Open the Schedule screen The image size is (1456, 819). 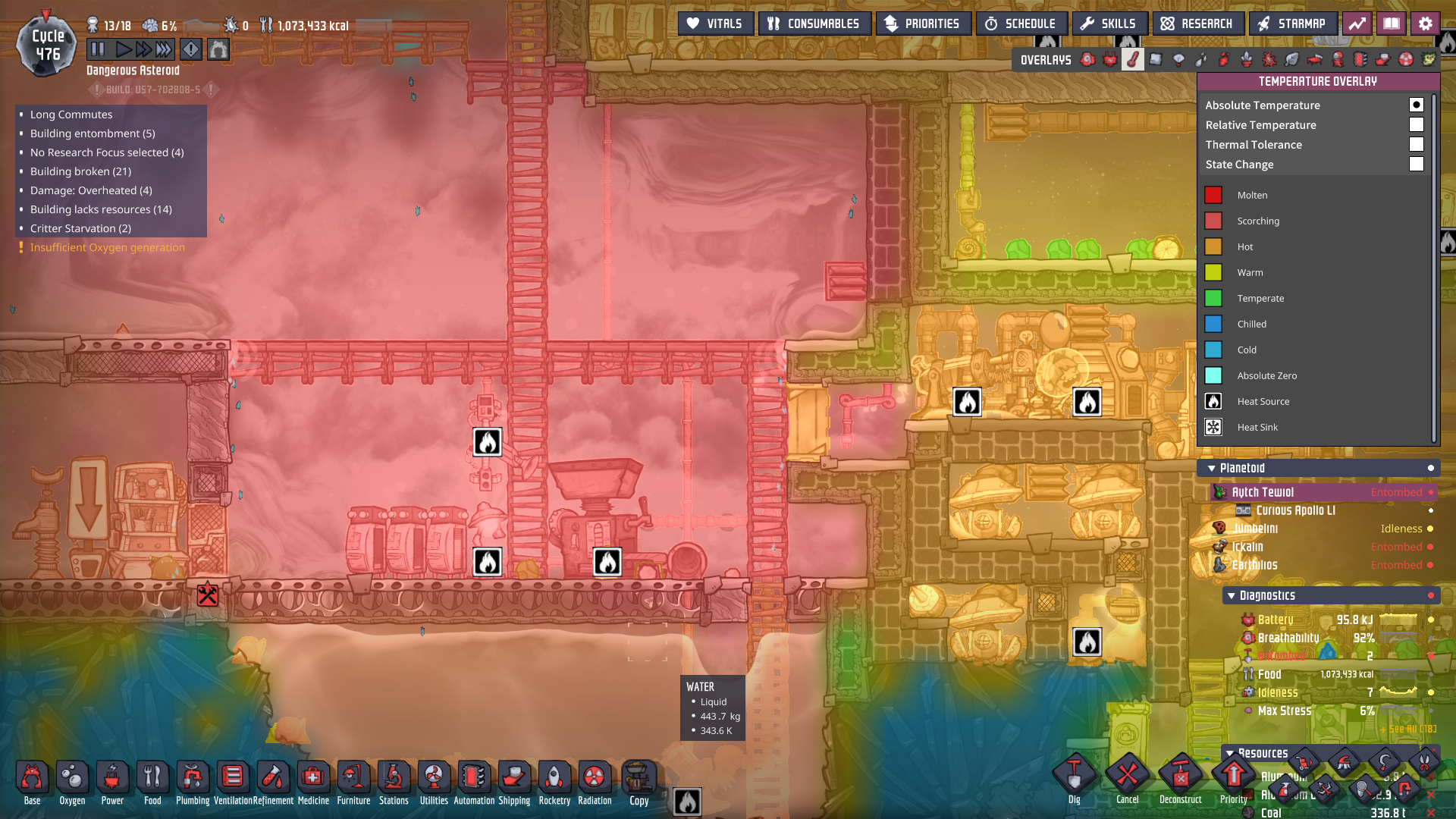tap(1021, 24)
